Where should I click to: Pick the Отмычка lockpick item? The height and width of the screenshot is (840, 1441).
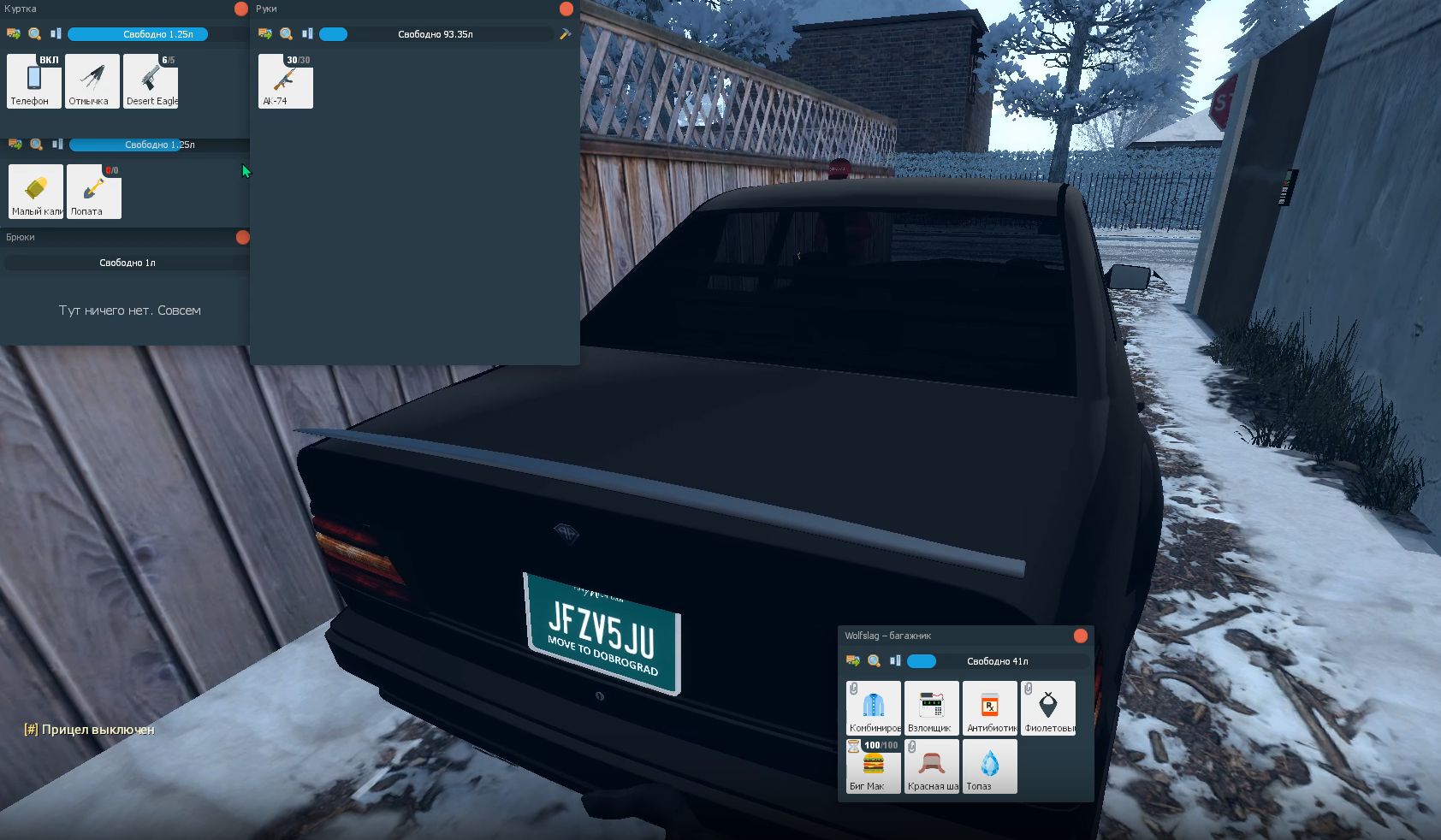click(92, 80)
